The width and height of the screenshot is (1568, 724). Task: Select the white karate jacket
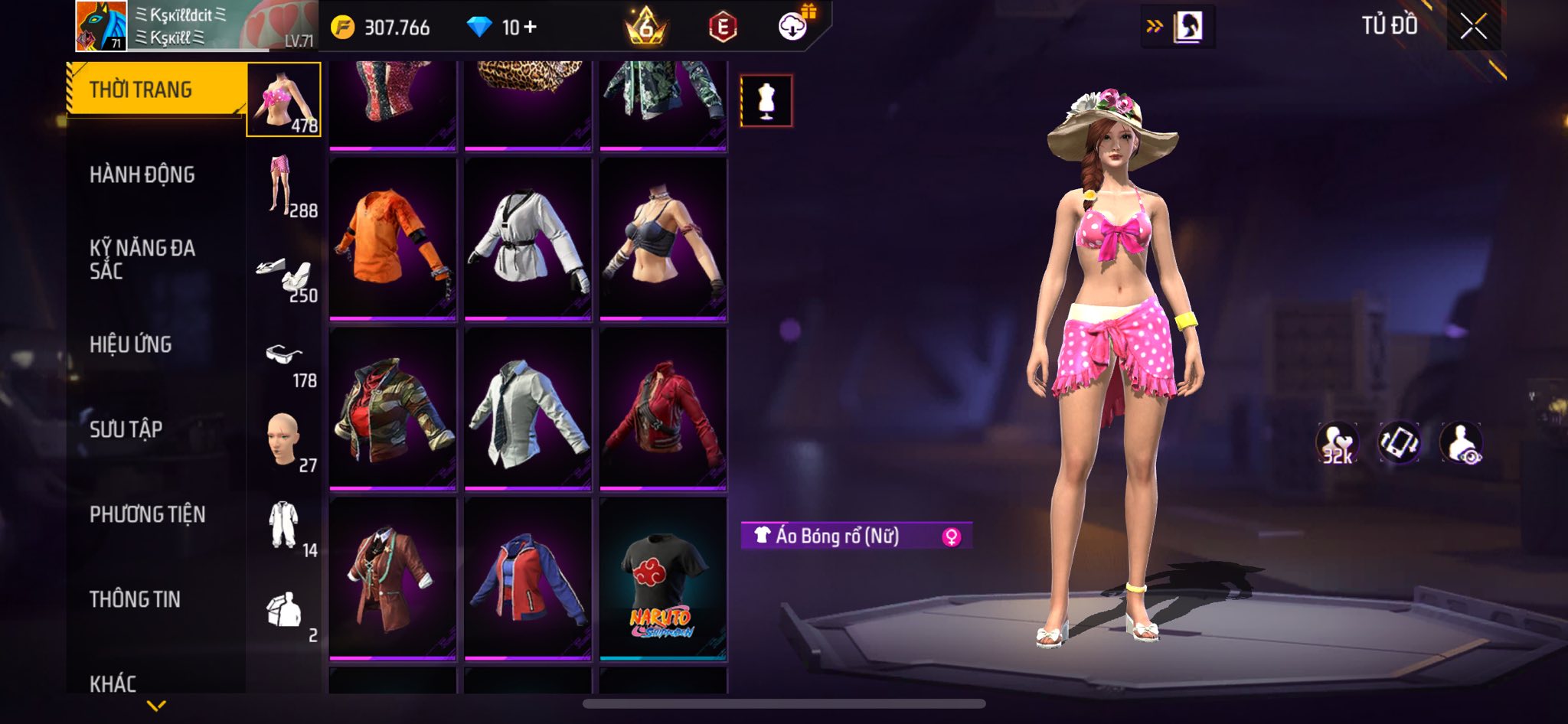tap(528, 238)
